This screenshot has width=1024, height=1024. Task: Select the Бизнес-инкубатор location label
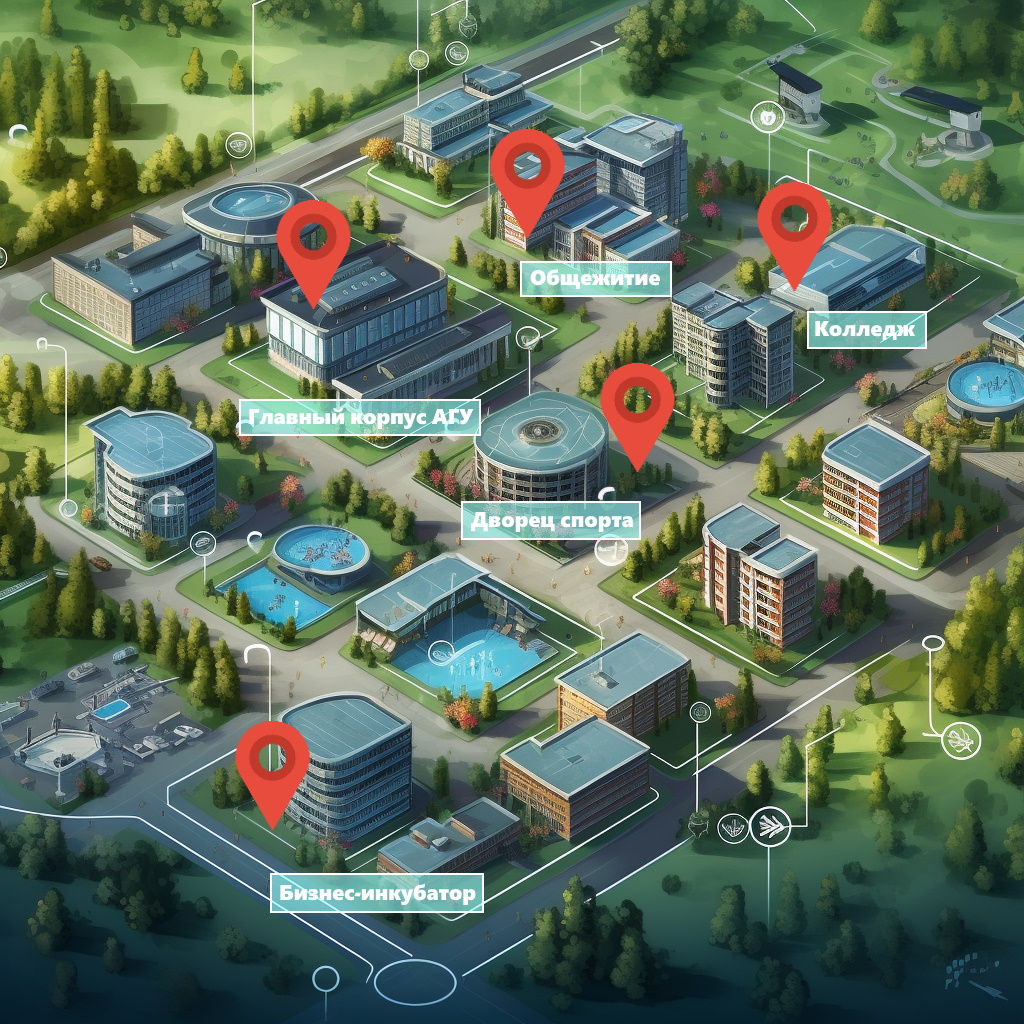point(377,892)
